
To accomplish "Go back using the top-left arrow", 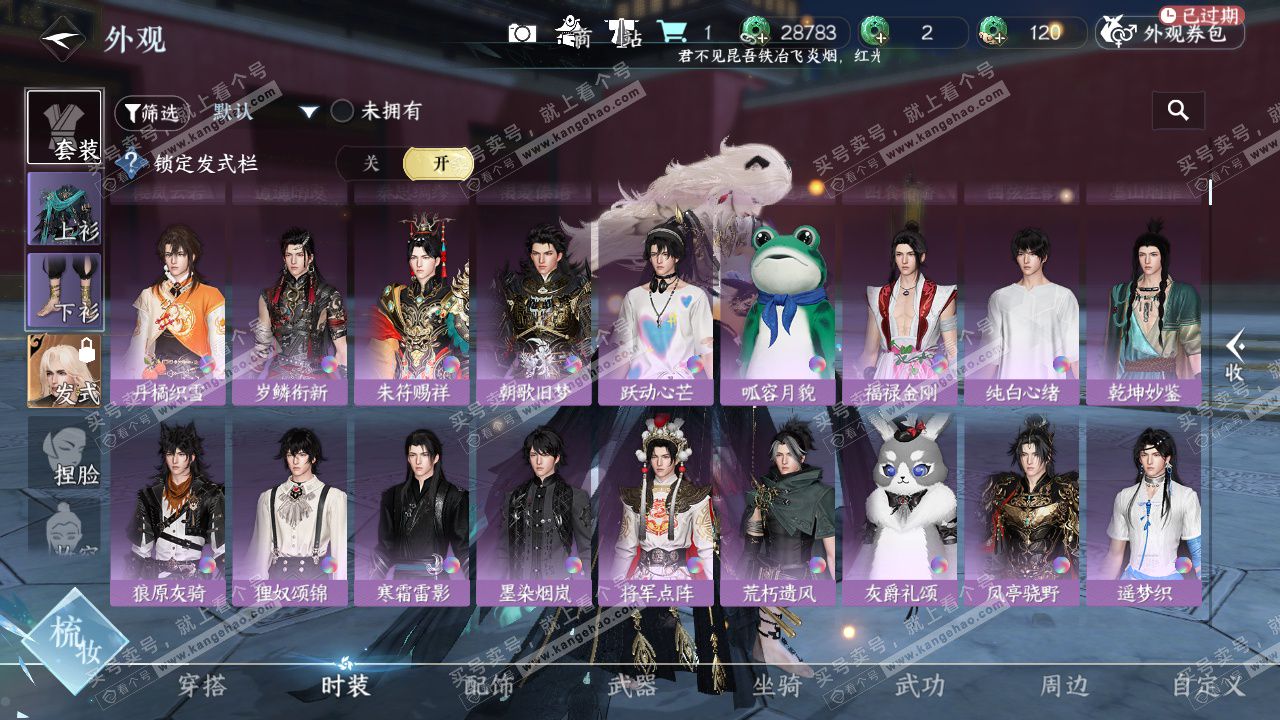I will coord(62,40).
